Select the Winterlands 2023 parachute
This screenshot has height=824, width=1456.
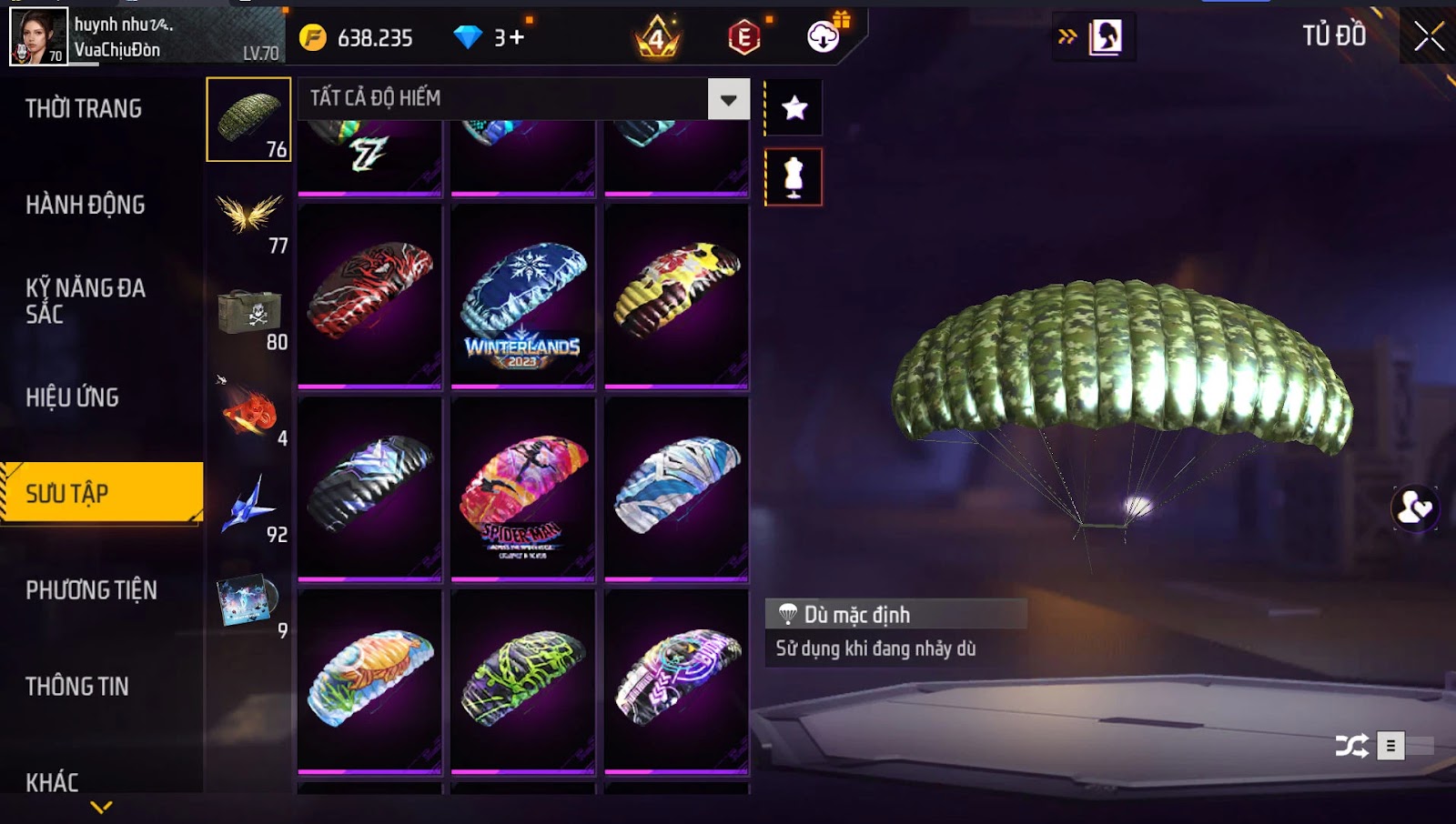(x=523, y=296)
